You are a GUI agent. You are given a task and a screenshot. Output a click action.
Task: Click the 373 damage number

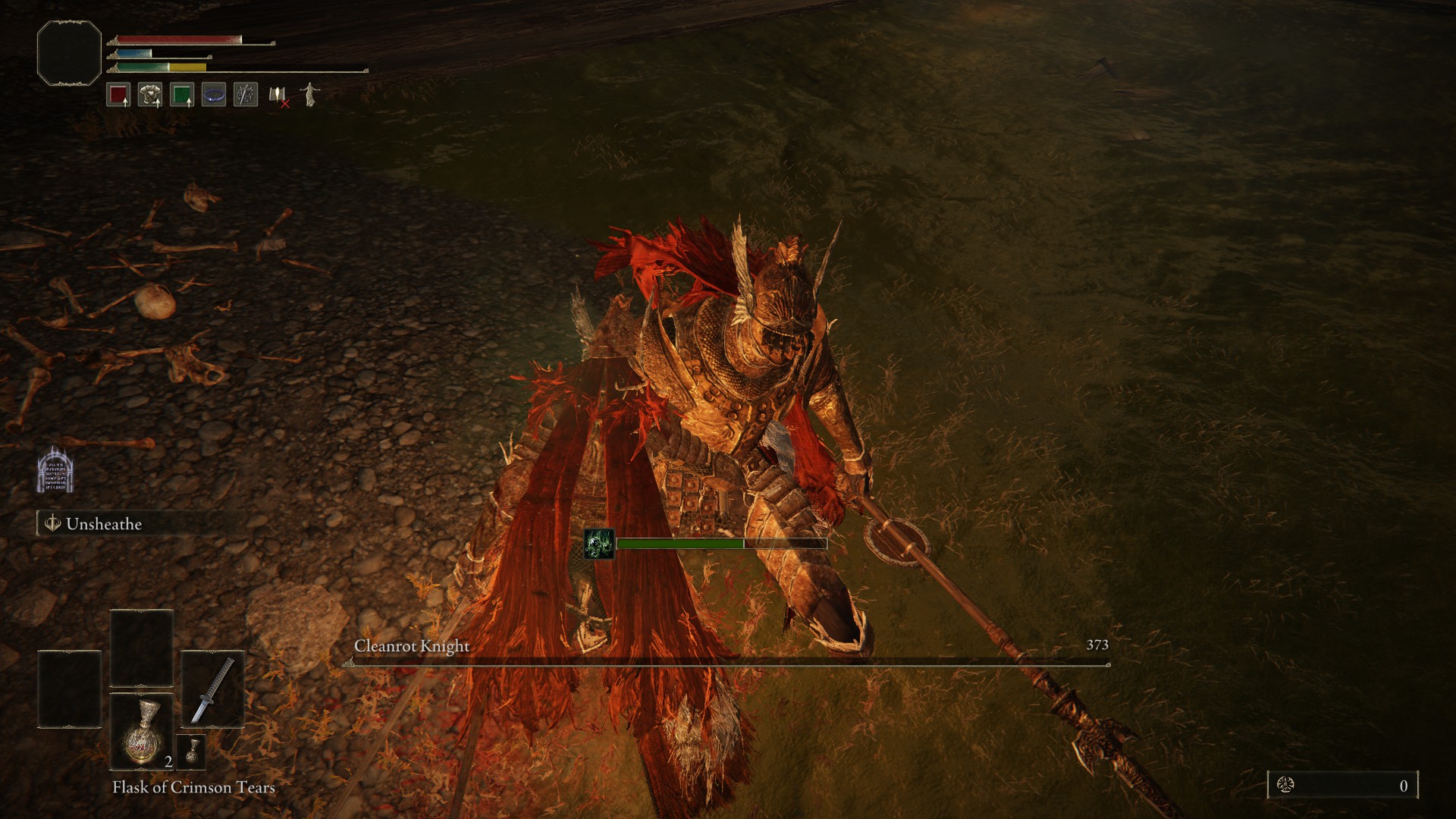[x=1097, y=645]
